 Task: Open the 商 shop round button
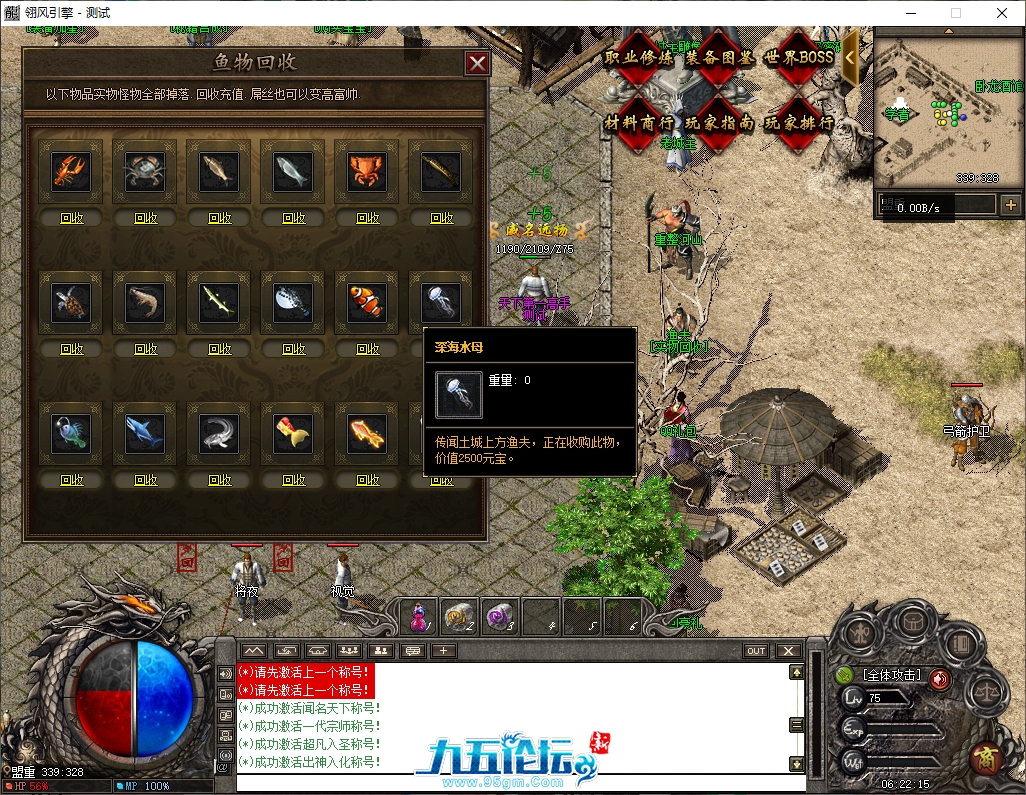tap(988, 757)
